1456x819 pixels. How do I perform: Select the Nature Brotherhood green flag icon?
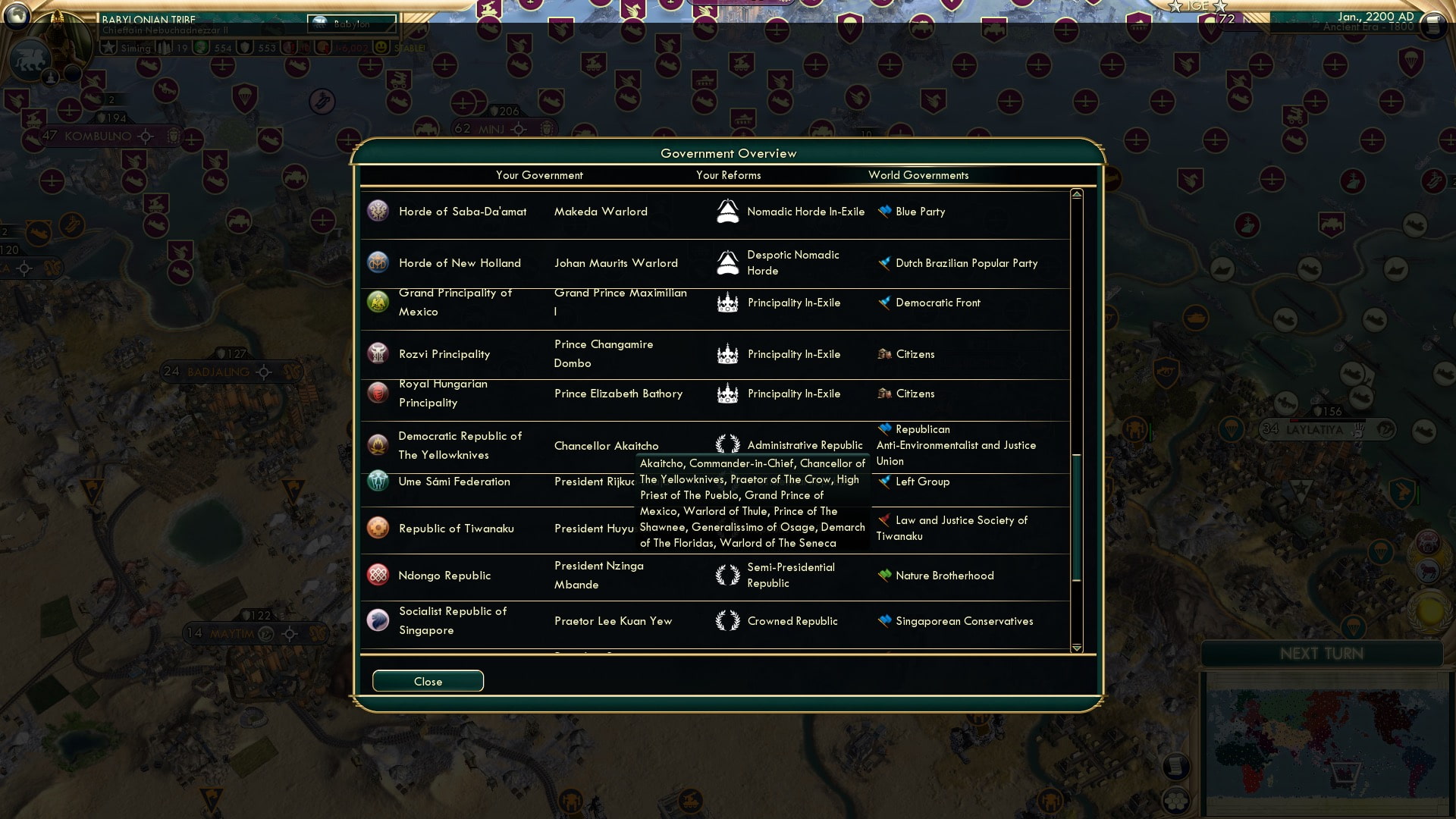click(883, 576)
